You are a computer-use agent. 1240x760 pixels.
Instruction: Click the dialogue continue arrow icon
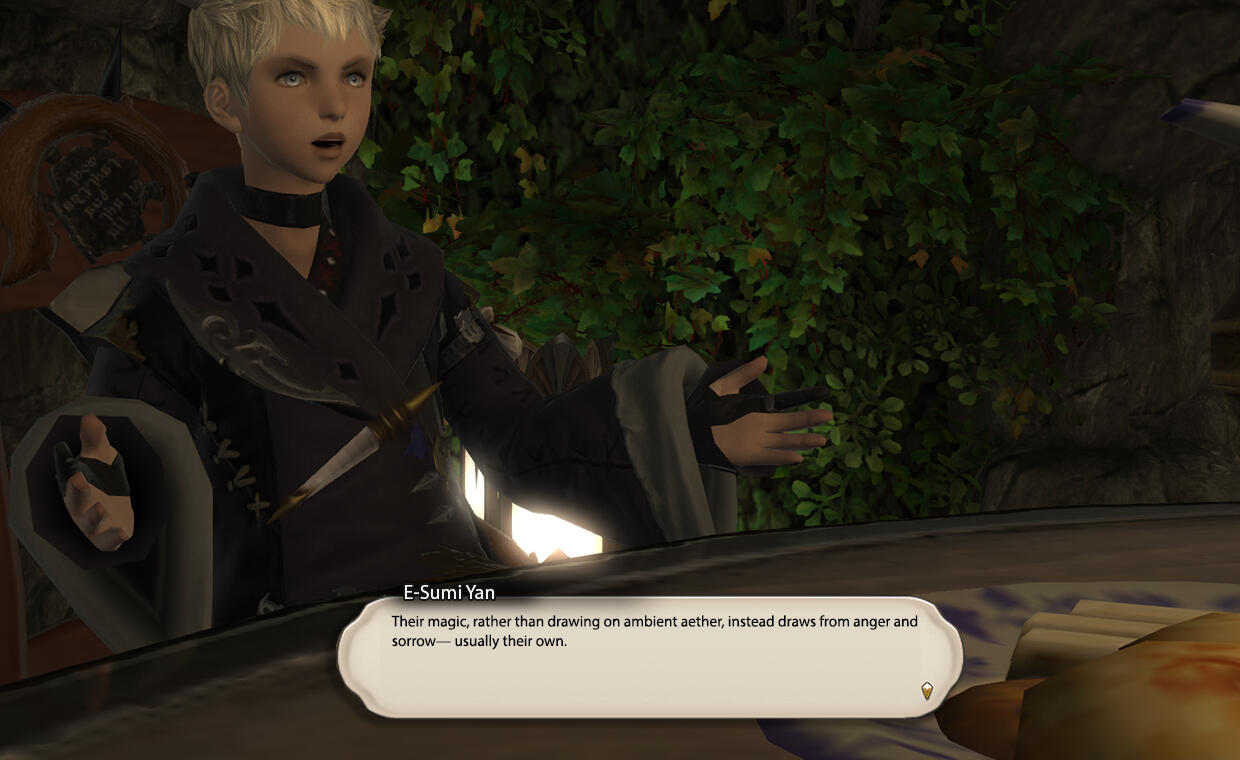[x=927, y=689]
